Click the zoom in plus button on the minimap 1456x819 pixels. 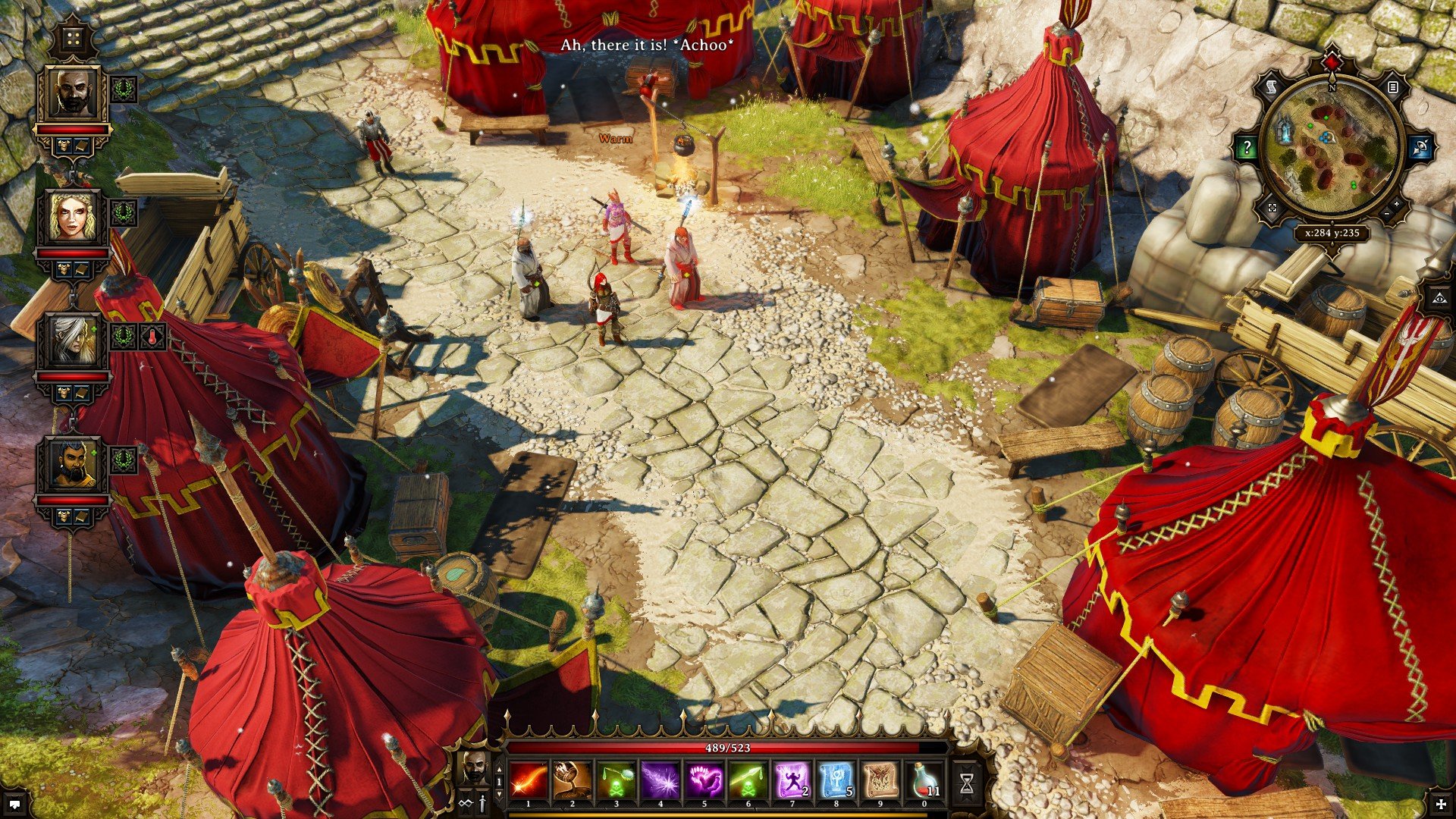click(x=1396, y=204)
